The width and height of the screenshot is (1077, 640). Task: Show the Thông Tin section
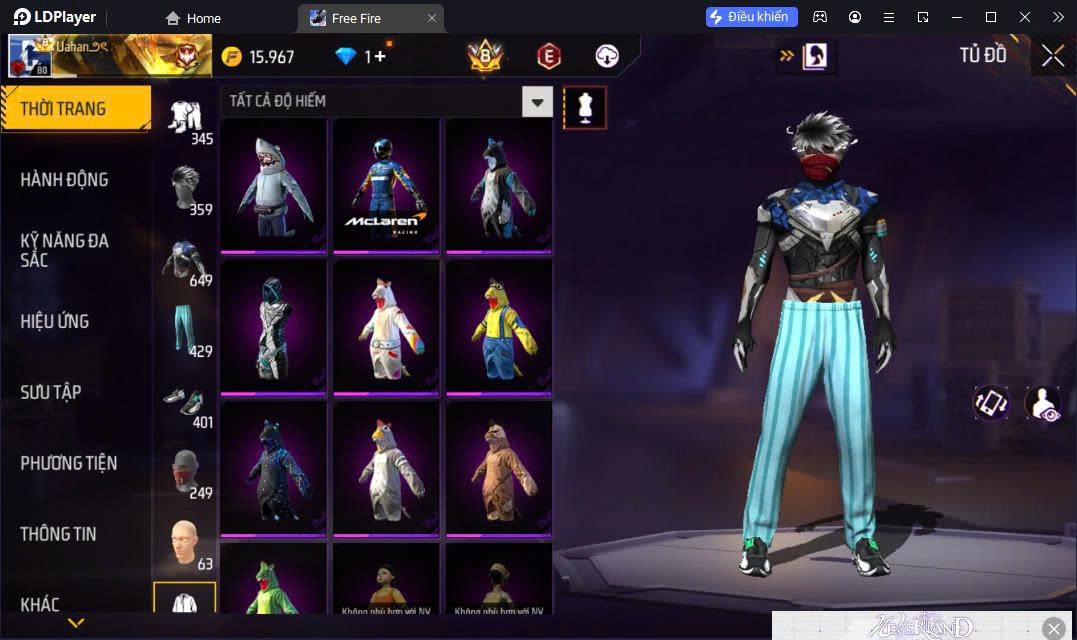coord(58,534)
